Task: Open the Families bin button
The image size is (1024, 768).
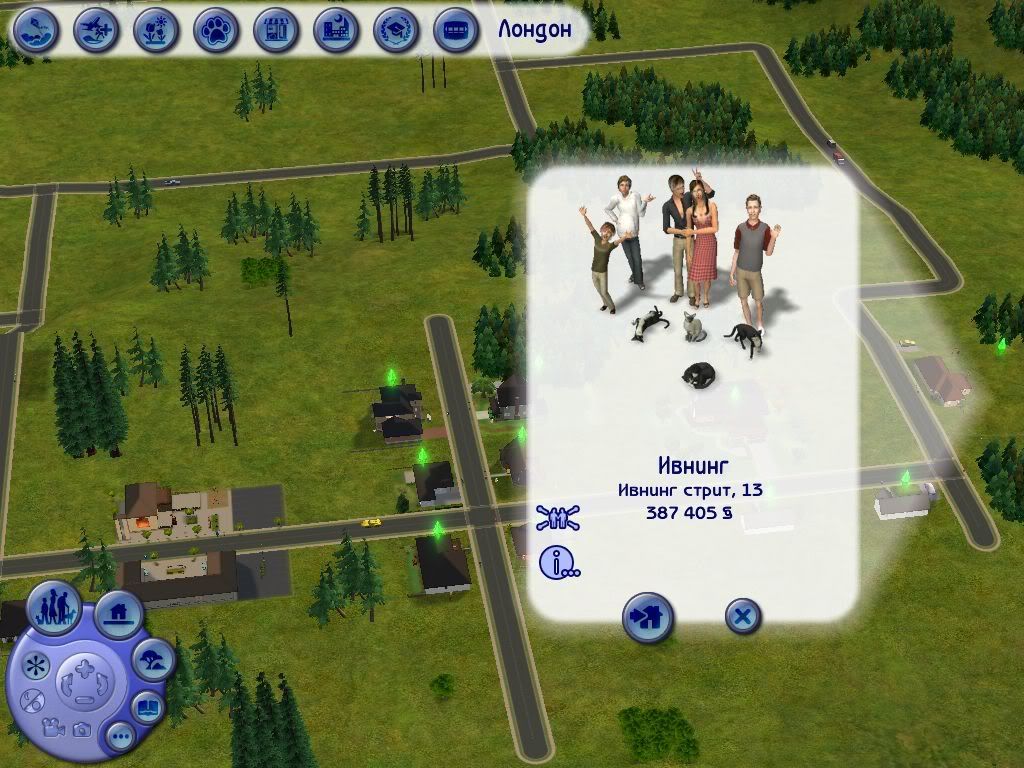Action: [54, 607]
